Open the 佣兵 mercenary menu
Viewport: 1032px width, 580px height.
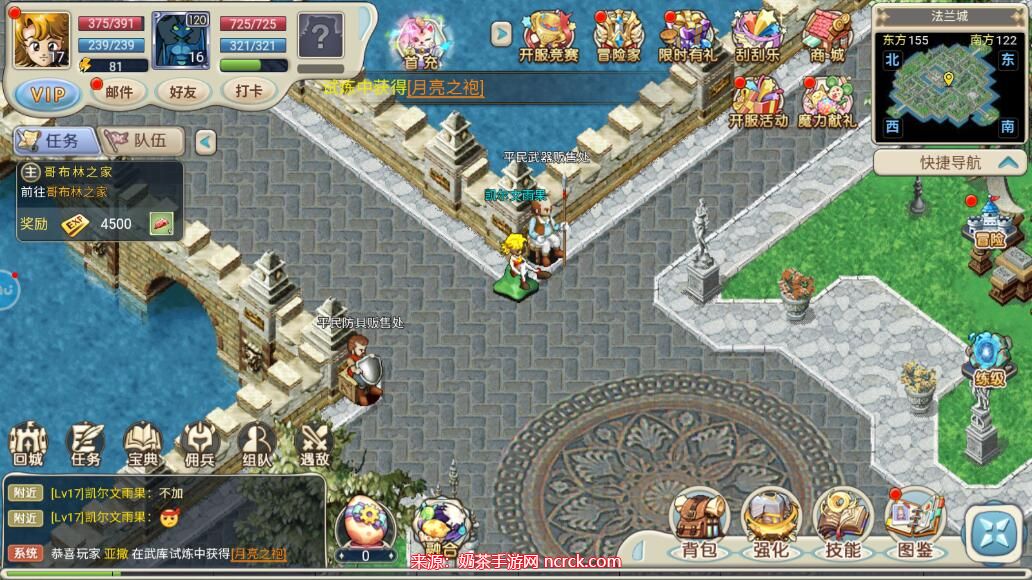pyautogui.click(x=200, y=445)
